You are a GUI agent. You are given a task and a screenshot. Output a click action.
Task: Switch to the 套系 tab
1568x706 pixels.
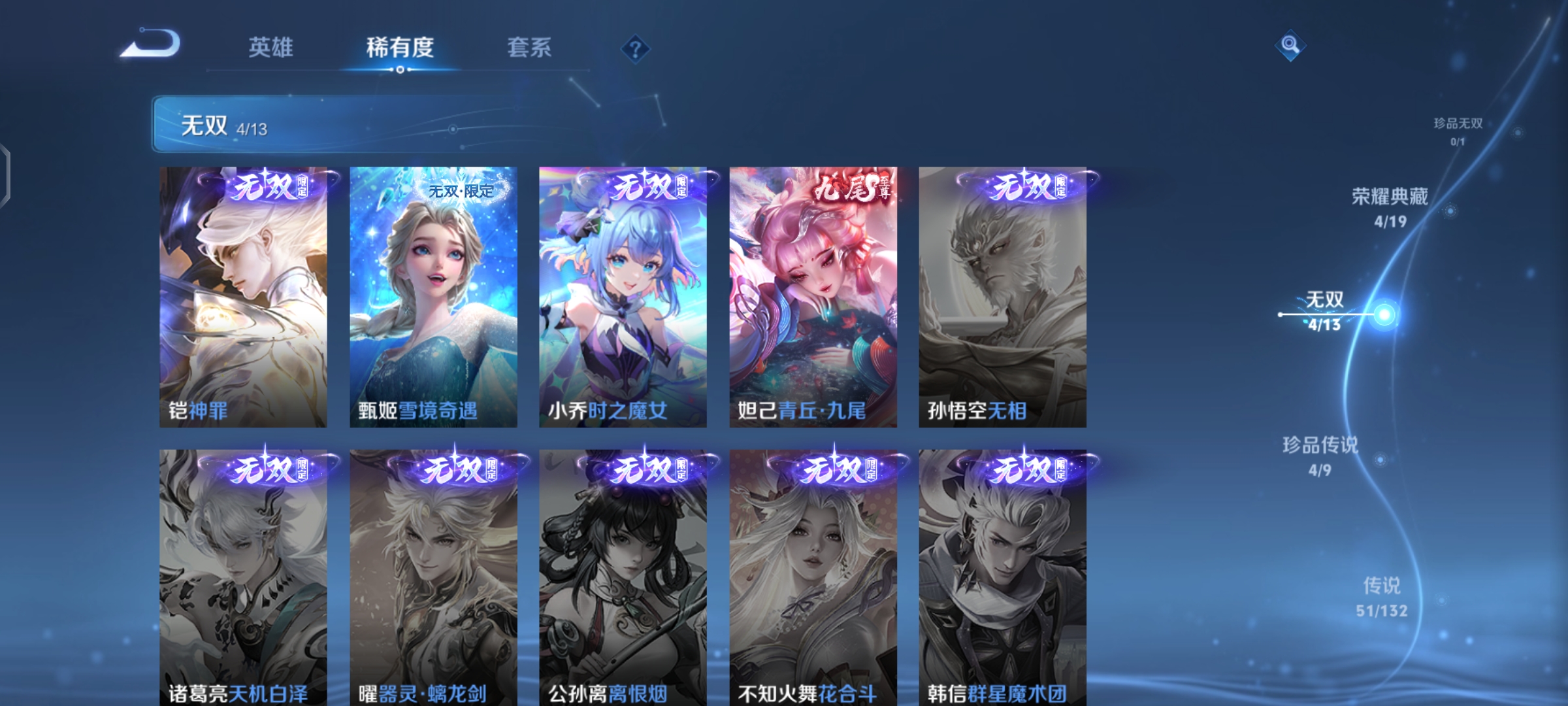529,48
